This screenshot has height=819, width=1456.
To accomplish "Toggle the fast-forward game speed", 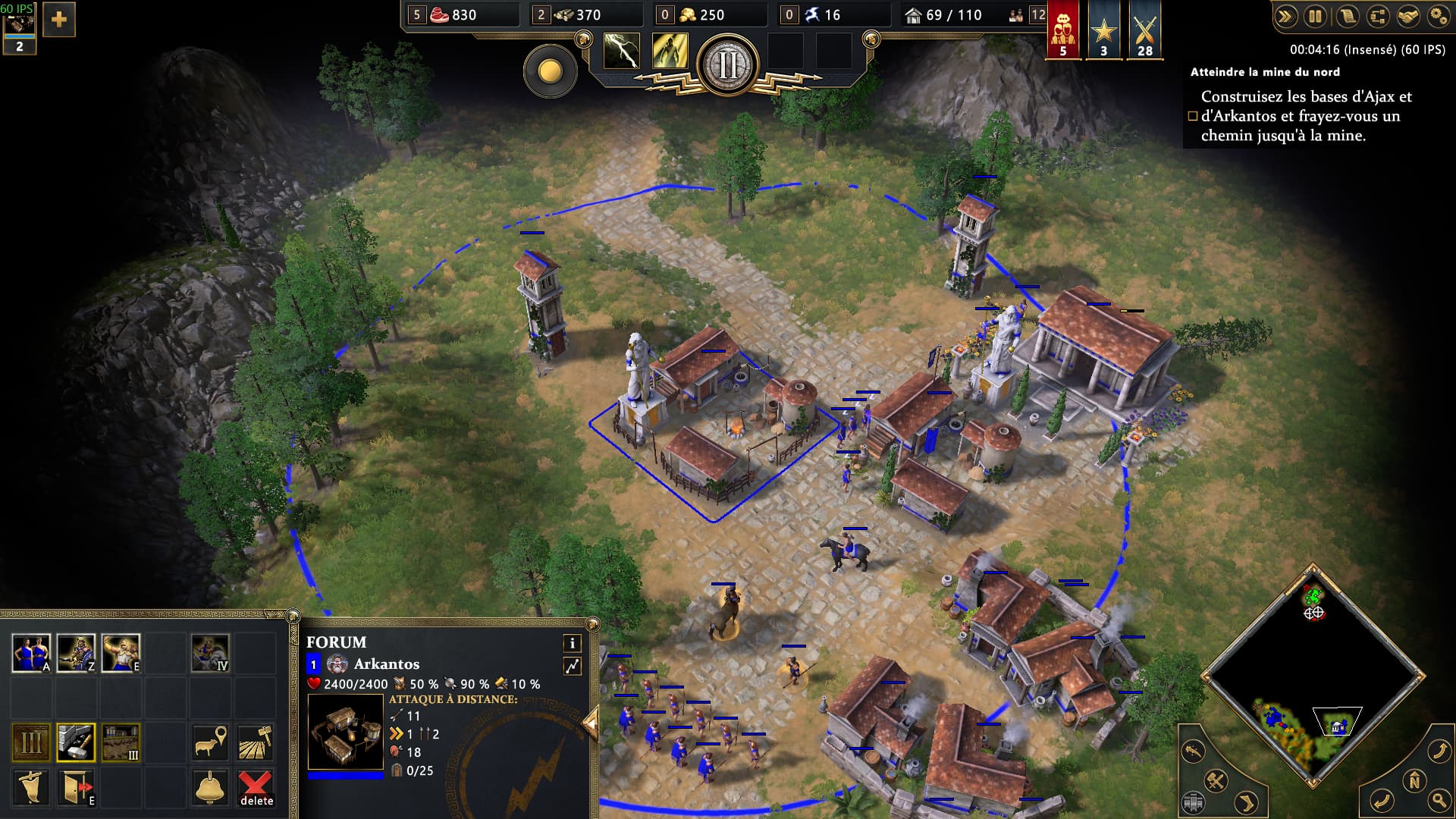I will point(1285,16).
